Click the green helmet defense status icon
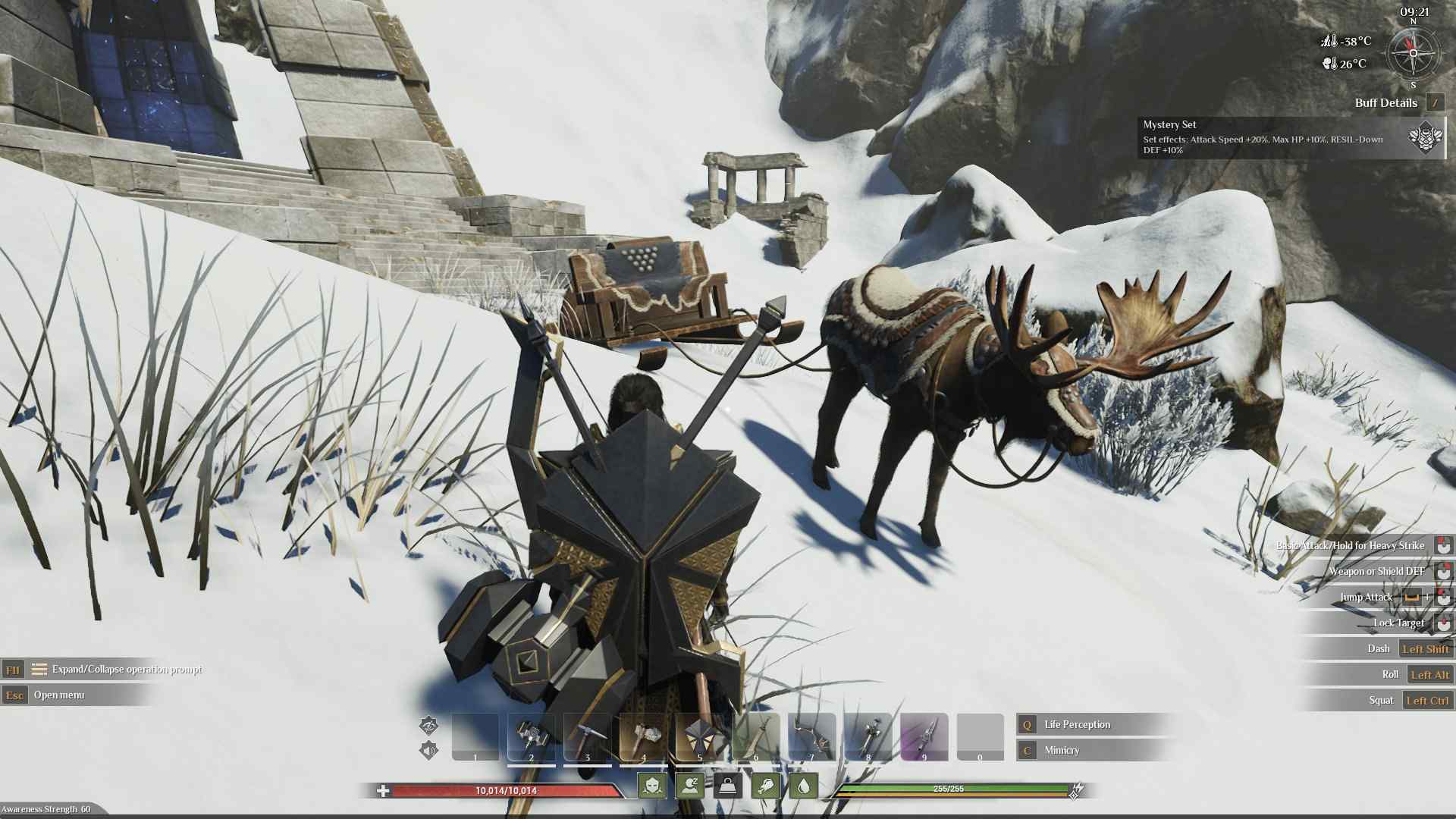The image size is (1456, 819). 654,786
